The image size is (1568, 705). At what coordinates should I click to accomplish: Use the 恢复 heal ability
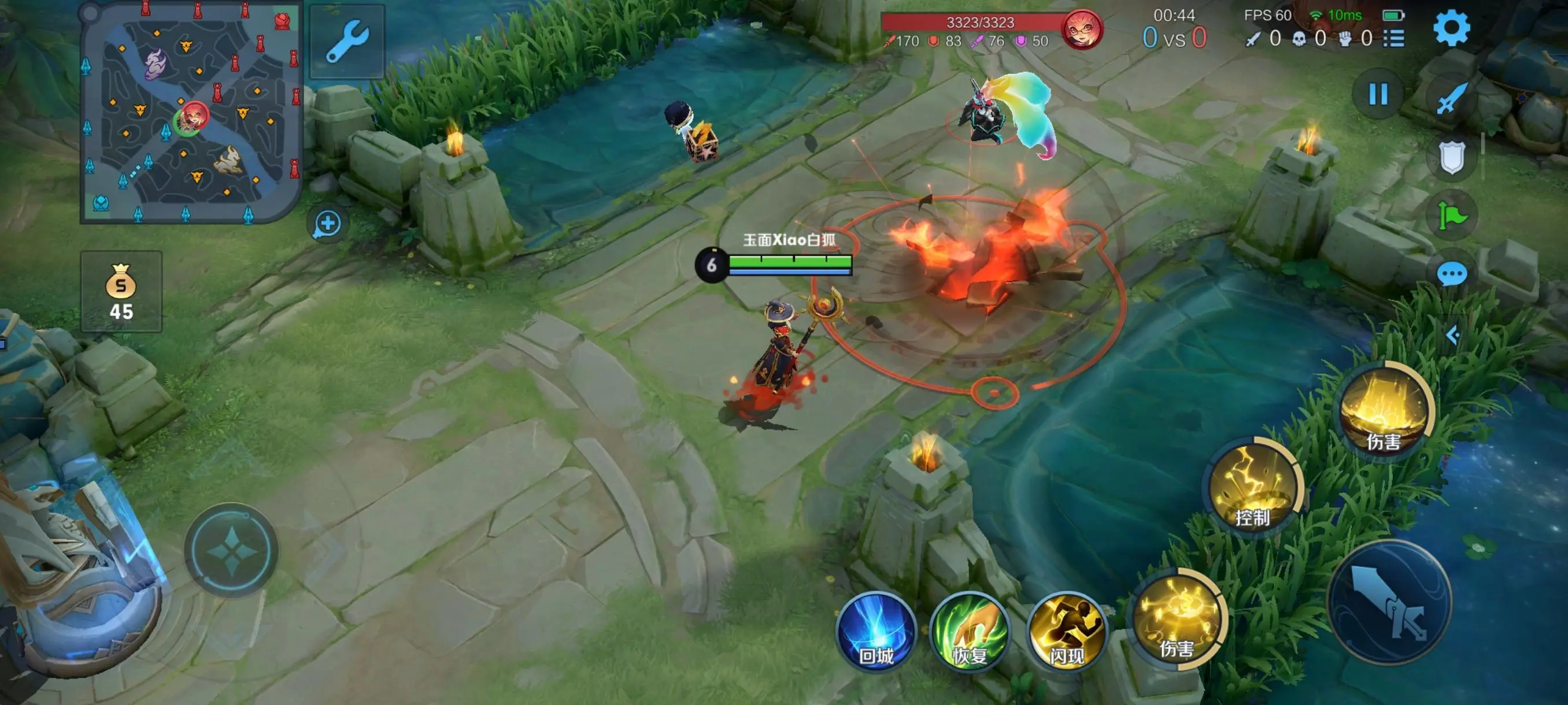[970, 632]
